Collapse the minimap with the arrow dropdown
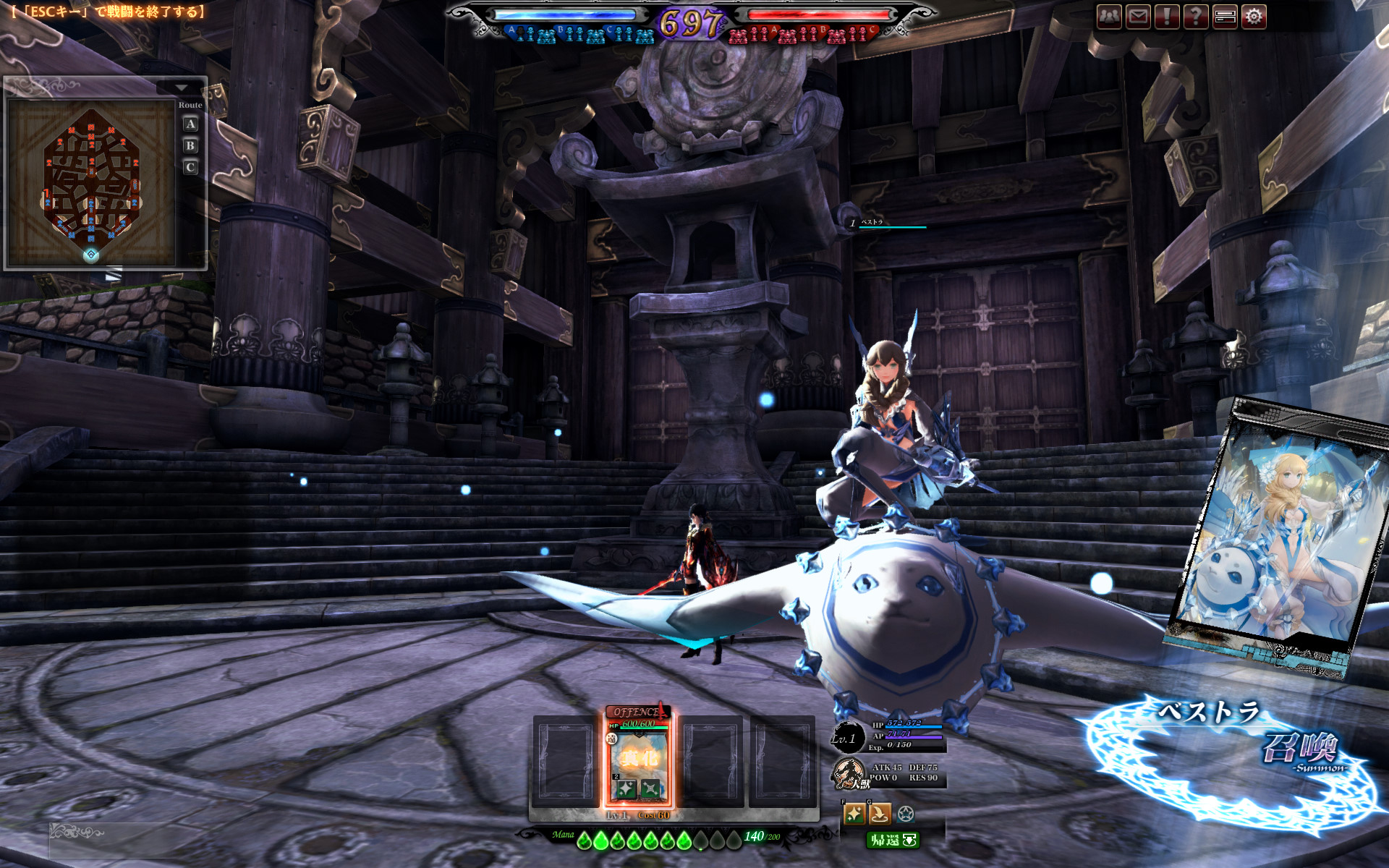The height and width of the screenshot is (868, 1389). click(181, 88)
